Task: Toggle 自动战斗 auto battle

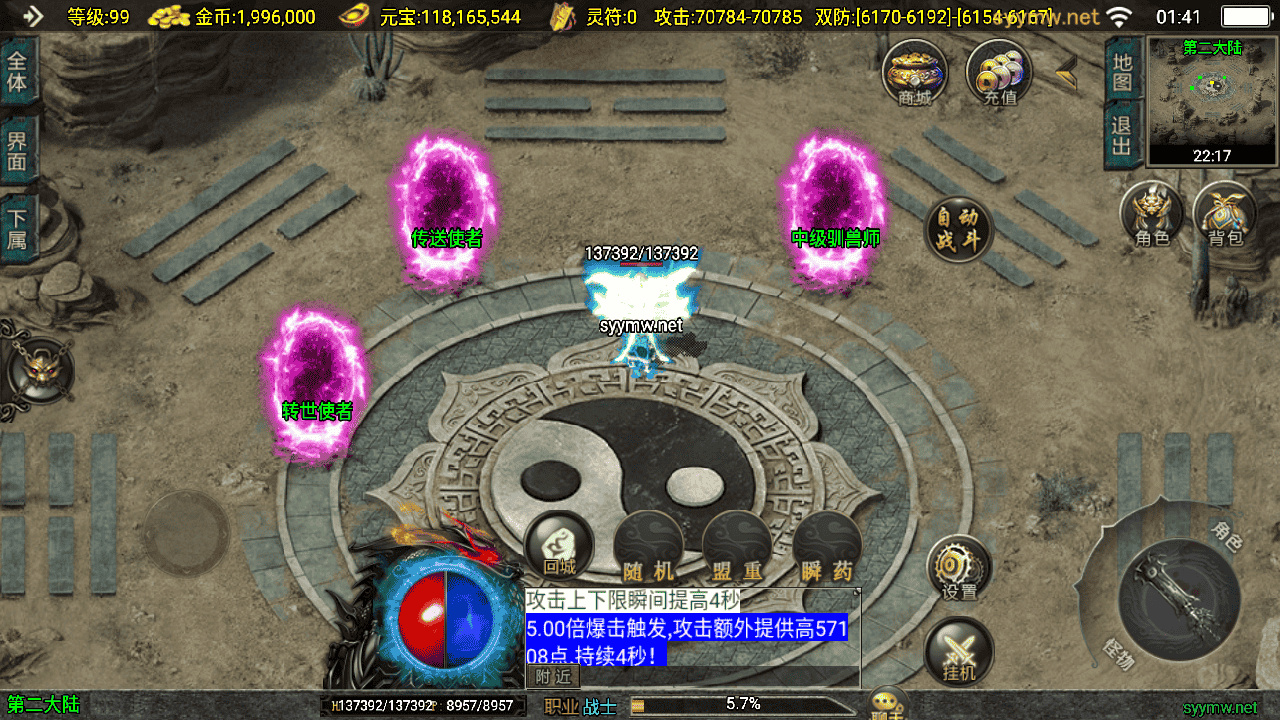Action: (959, 229)
